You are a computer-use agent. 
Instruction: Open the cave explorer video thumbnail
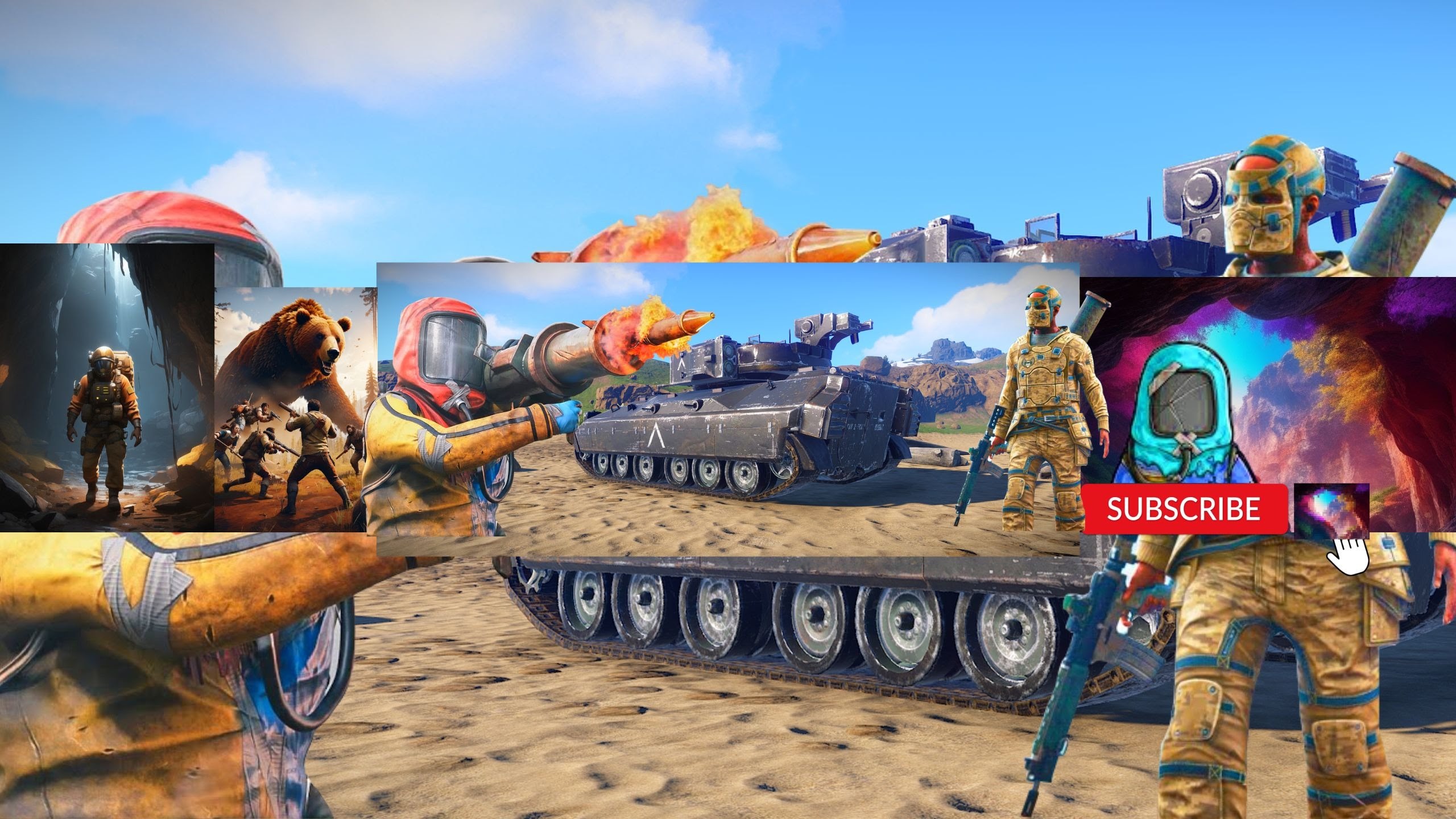[107, 387]
